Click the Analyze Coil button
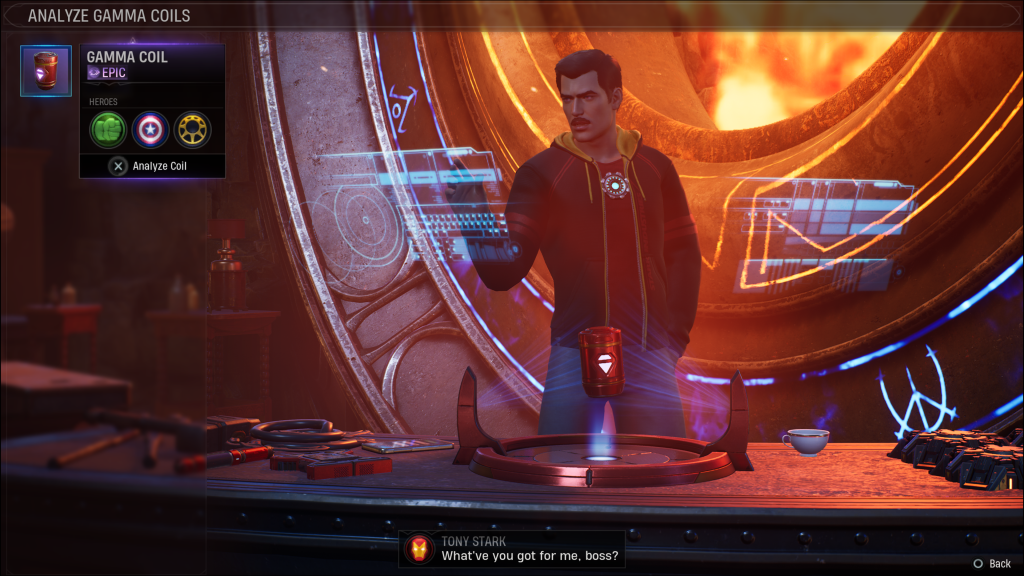 [x=151, y=166]
